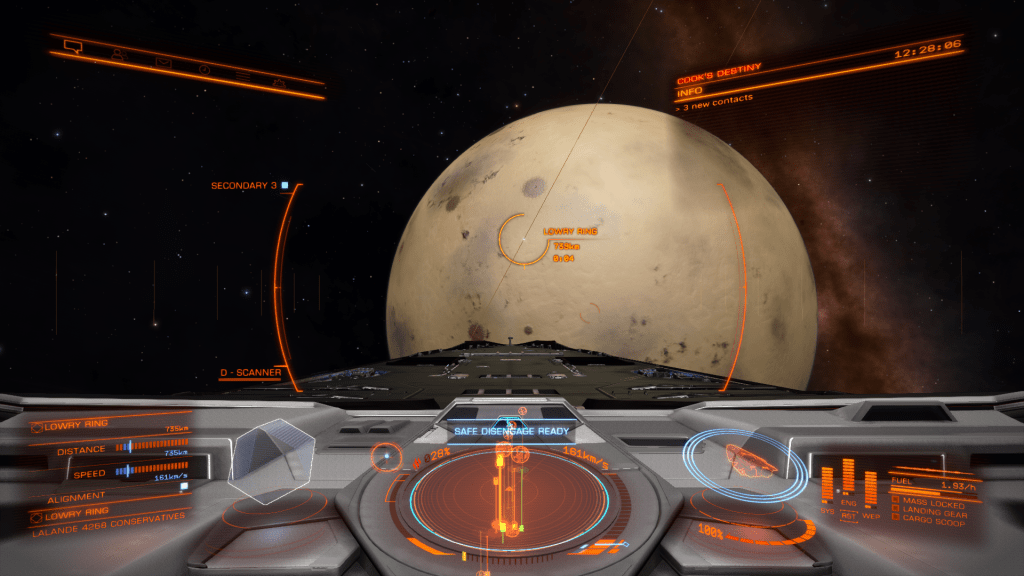The height and width of the screenshot is (576, 1024).
Task: Click the own-ship shield hologram
Action: pos(738,459)
